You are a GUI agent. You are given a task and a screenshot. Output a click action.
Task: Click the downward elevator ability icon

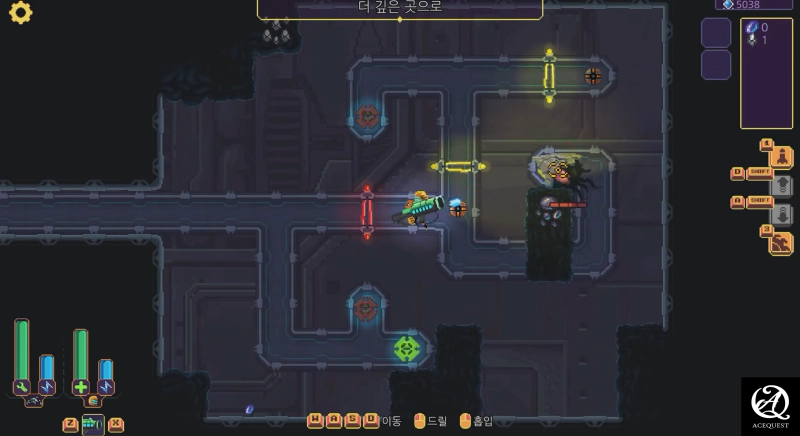[x=782, y=214]
